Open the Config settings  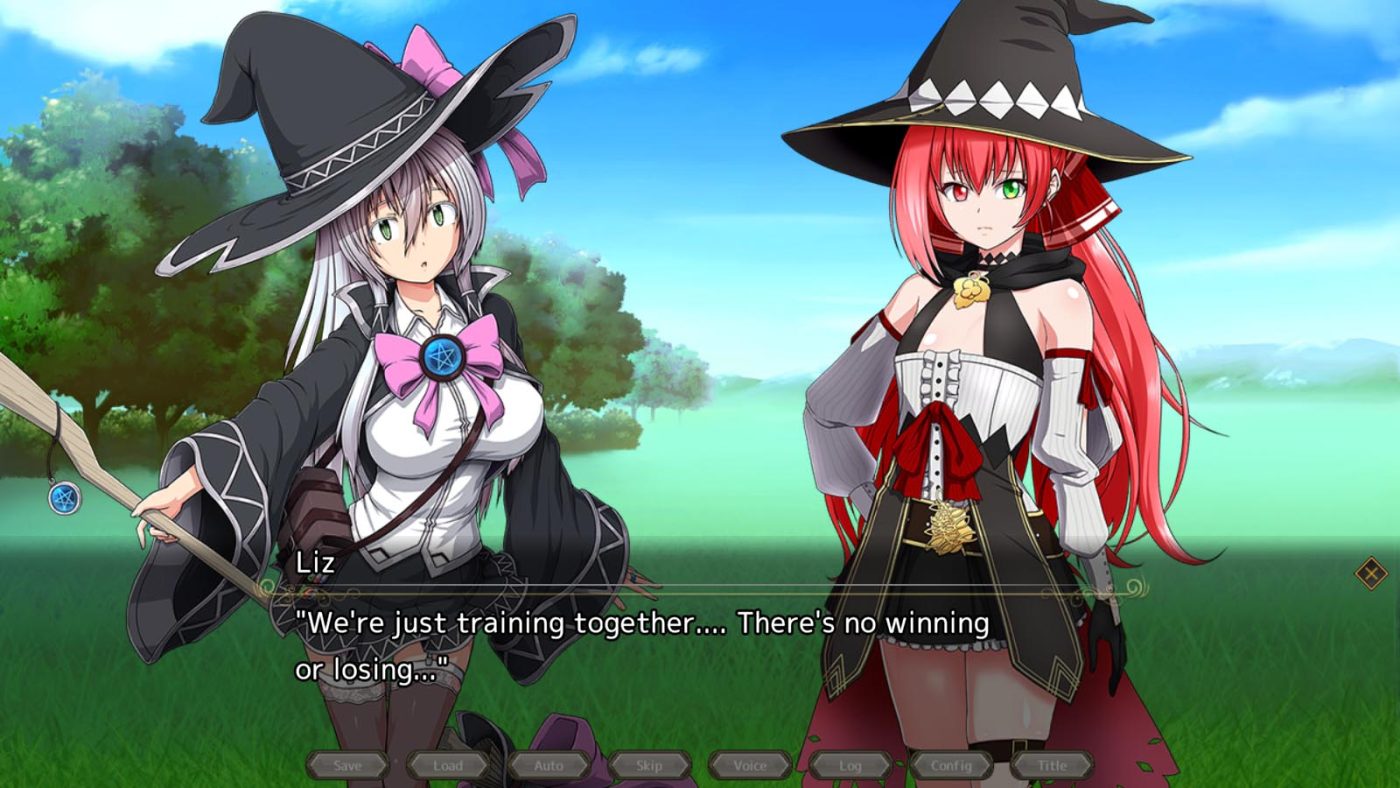click(952, 765)
